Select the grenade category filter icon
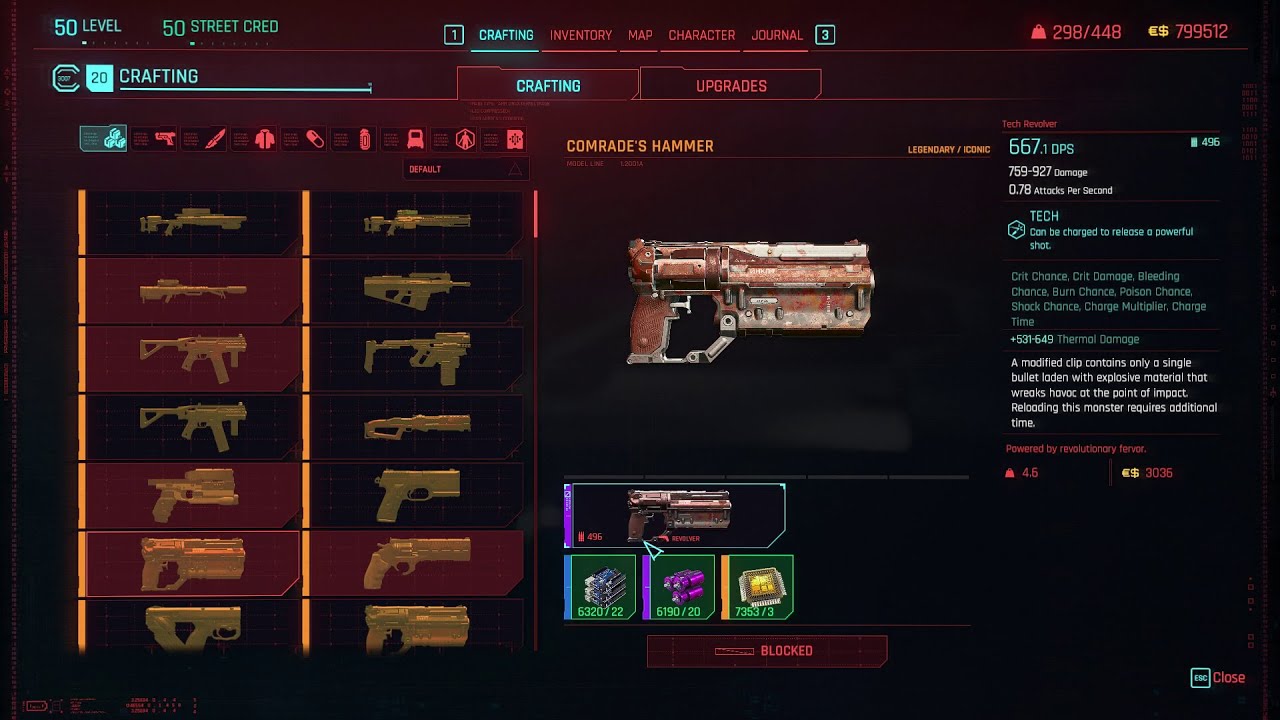This screenshot has width=1280, height=720. coord(363,139)
